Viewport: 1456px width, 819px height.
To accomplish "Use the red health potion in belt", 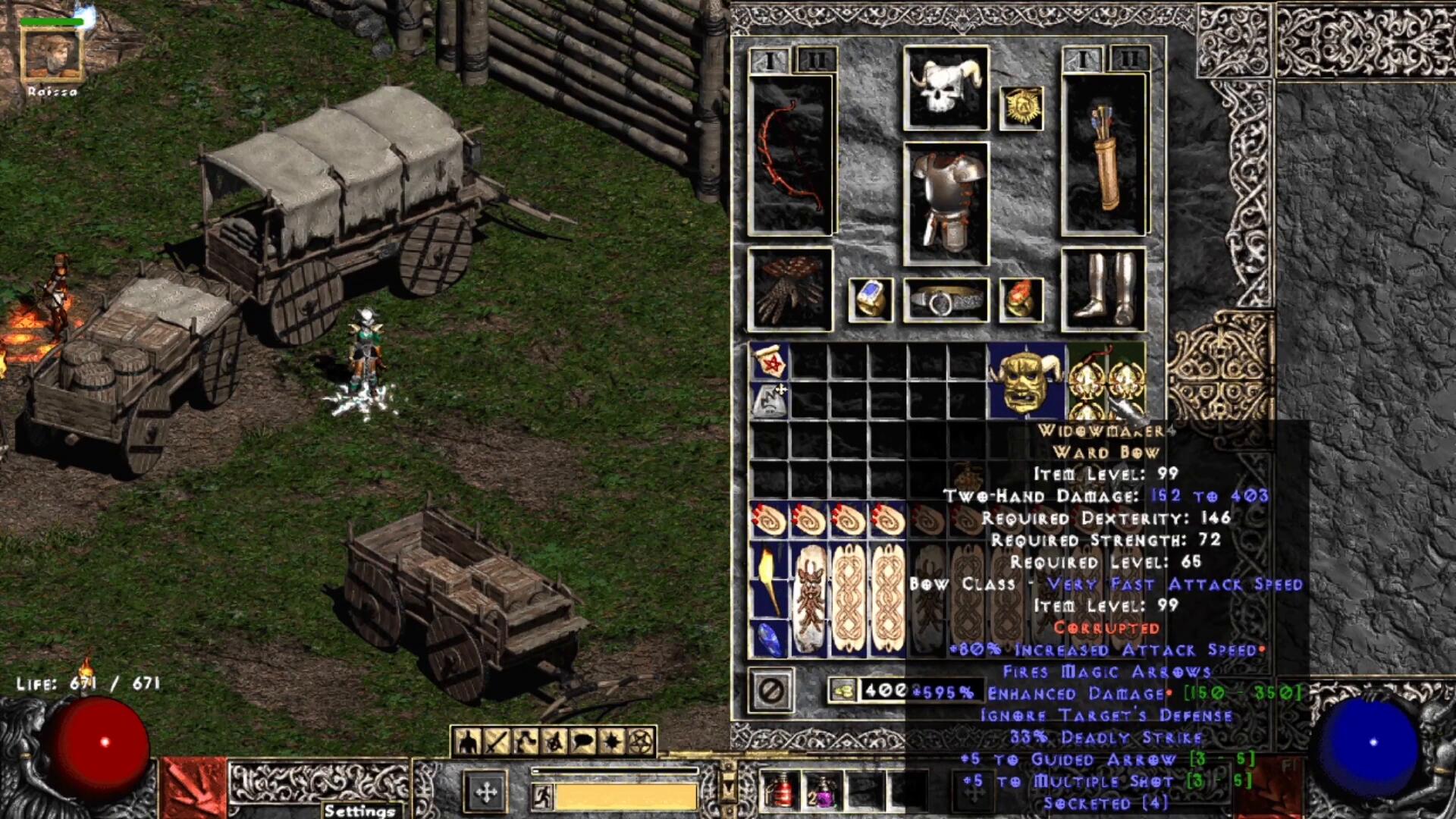I will 781,792.
